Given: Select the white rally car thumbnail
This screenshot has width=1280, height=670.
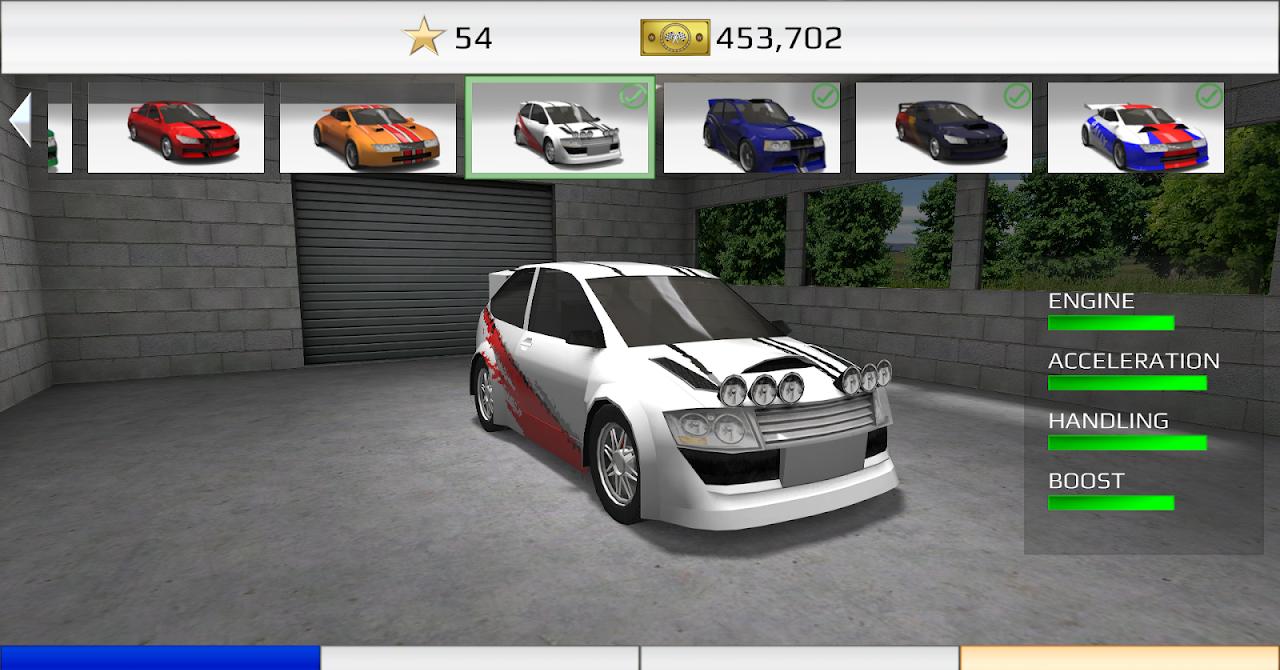Looking at the screenshot, I should tap(560, 128).
